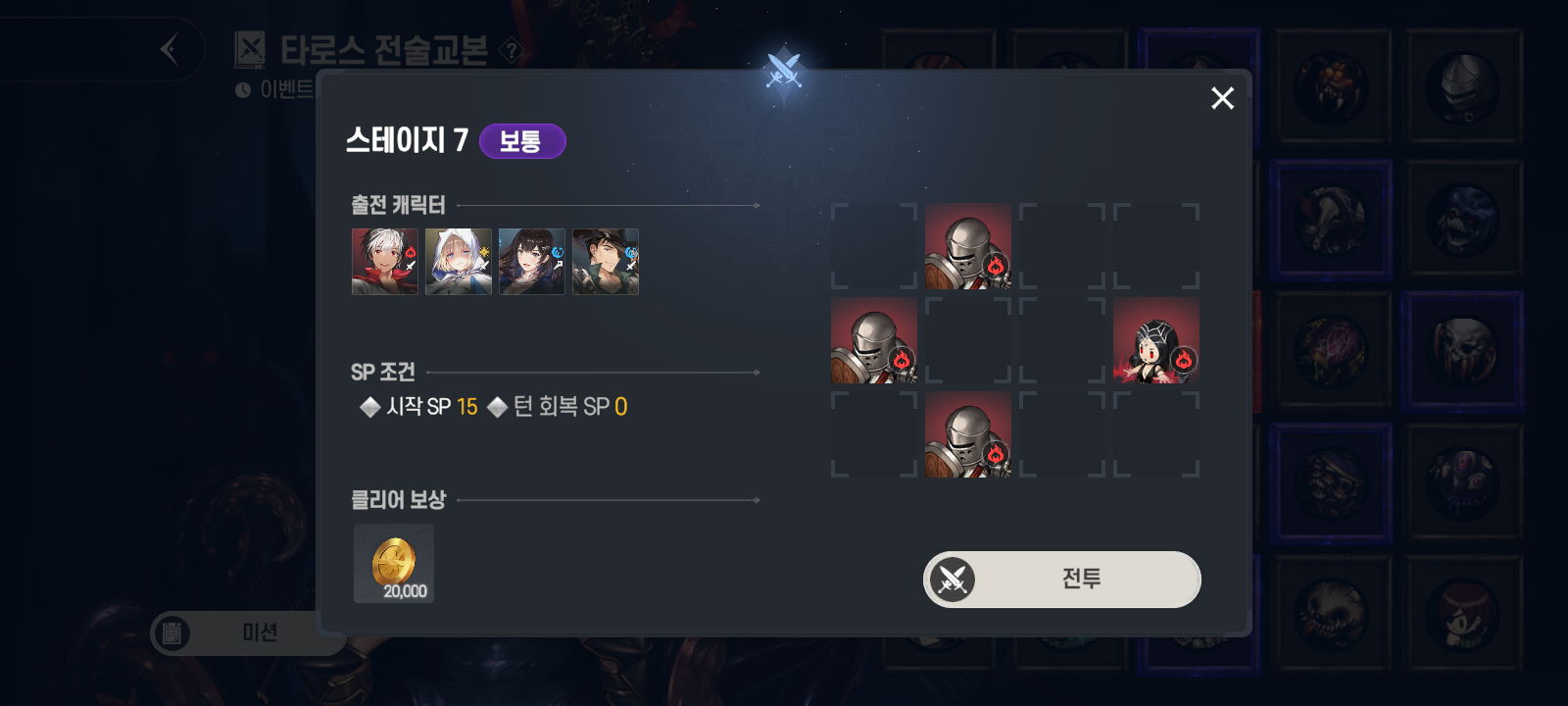Click the 보통 difficulty badge next to 스테이지 7
The image size is (1568, 706).
[522, 141]
